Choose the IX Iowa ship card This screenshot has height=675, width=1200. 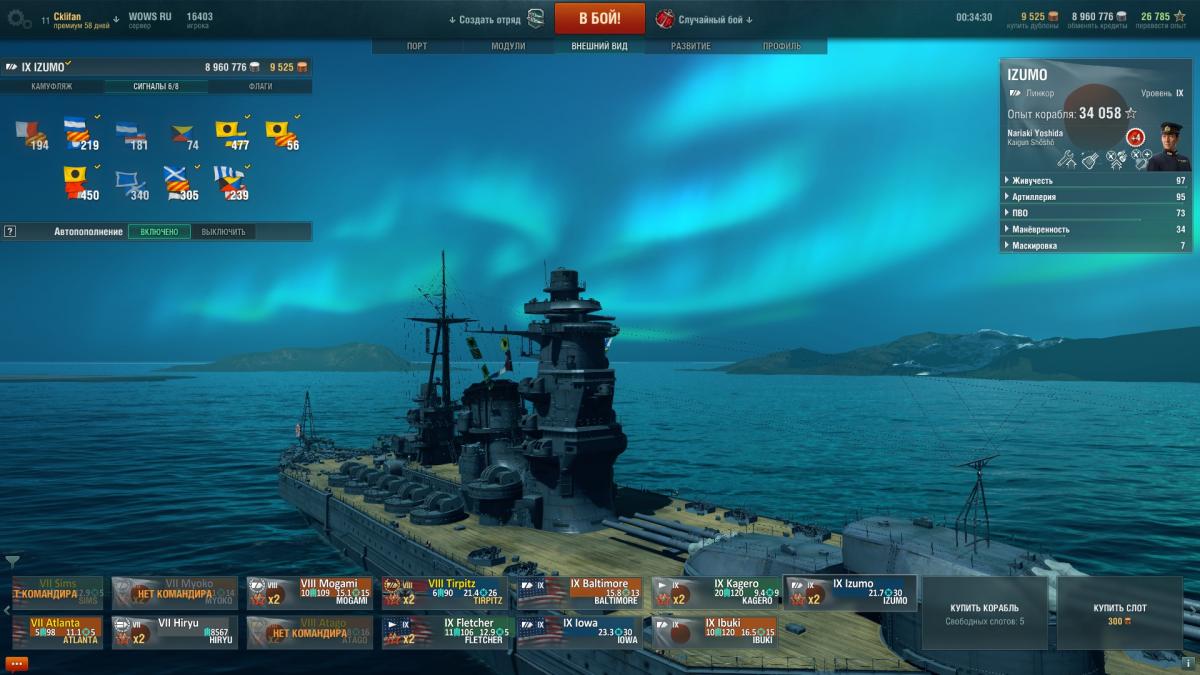click(580, 632)
